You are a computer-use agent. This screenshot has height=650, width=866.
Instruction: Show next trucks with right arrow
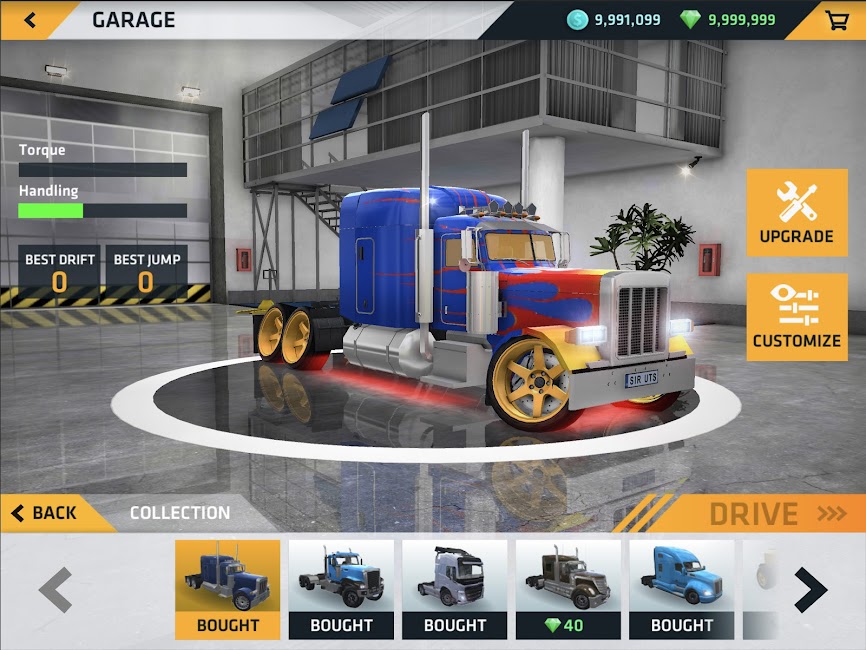810,590
